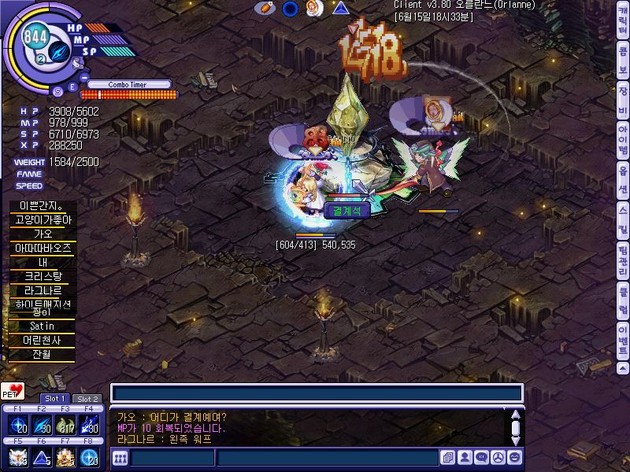Select party member Satin in the list
The height and width of the screenshot is (472, 630).
[x=41, y=325]
